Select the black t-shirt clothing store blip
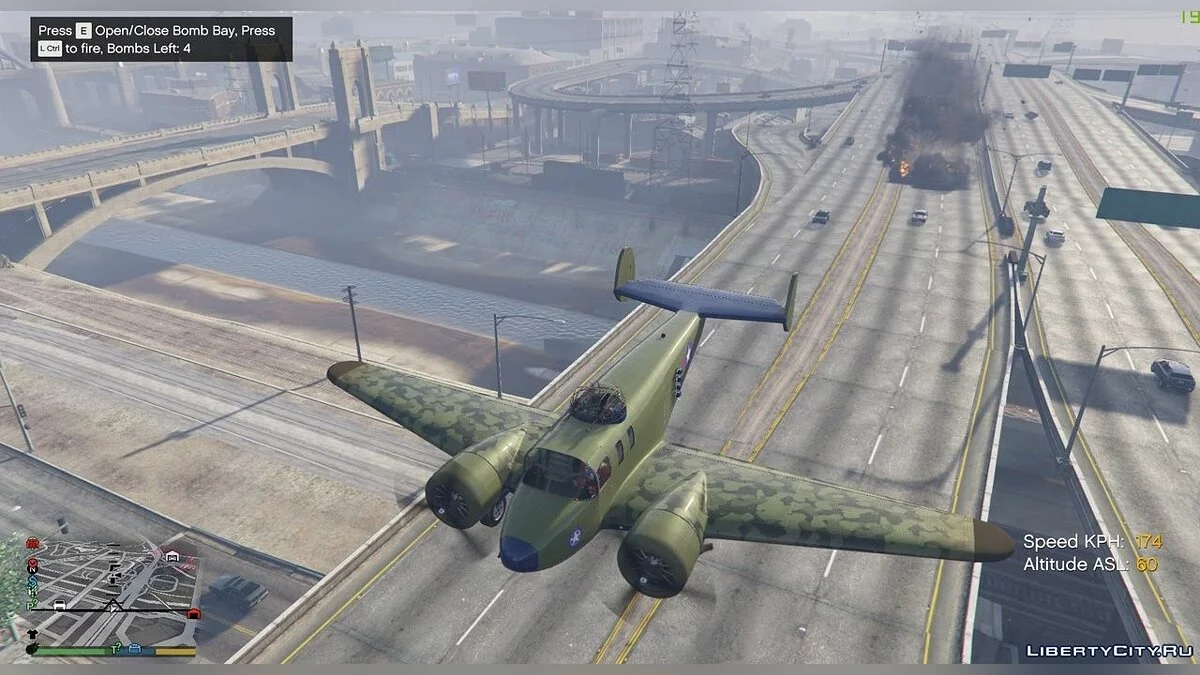 32,634
